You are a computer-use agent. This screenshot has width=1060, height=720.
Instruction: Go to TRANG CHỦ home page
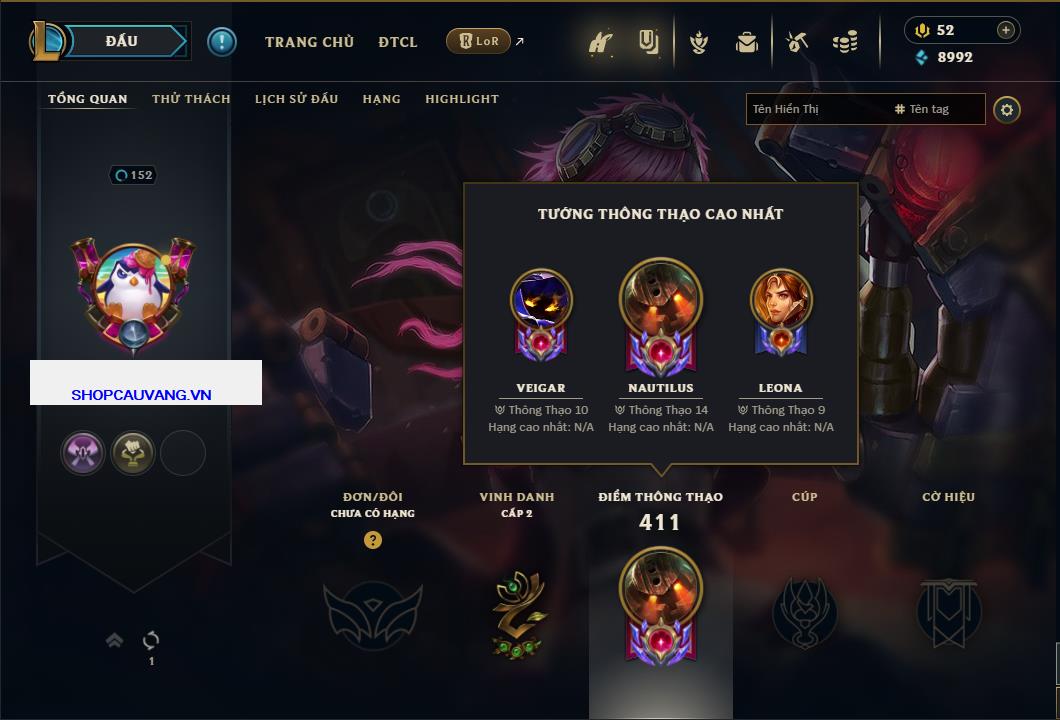tap(309, 42)
